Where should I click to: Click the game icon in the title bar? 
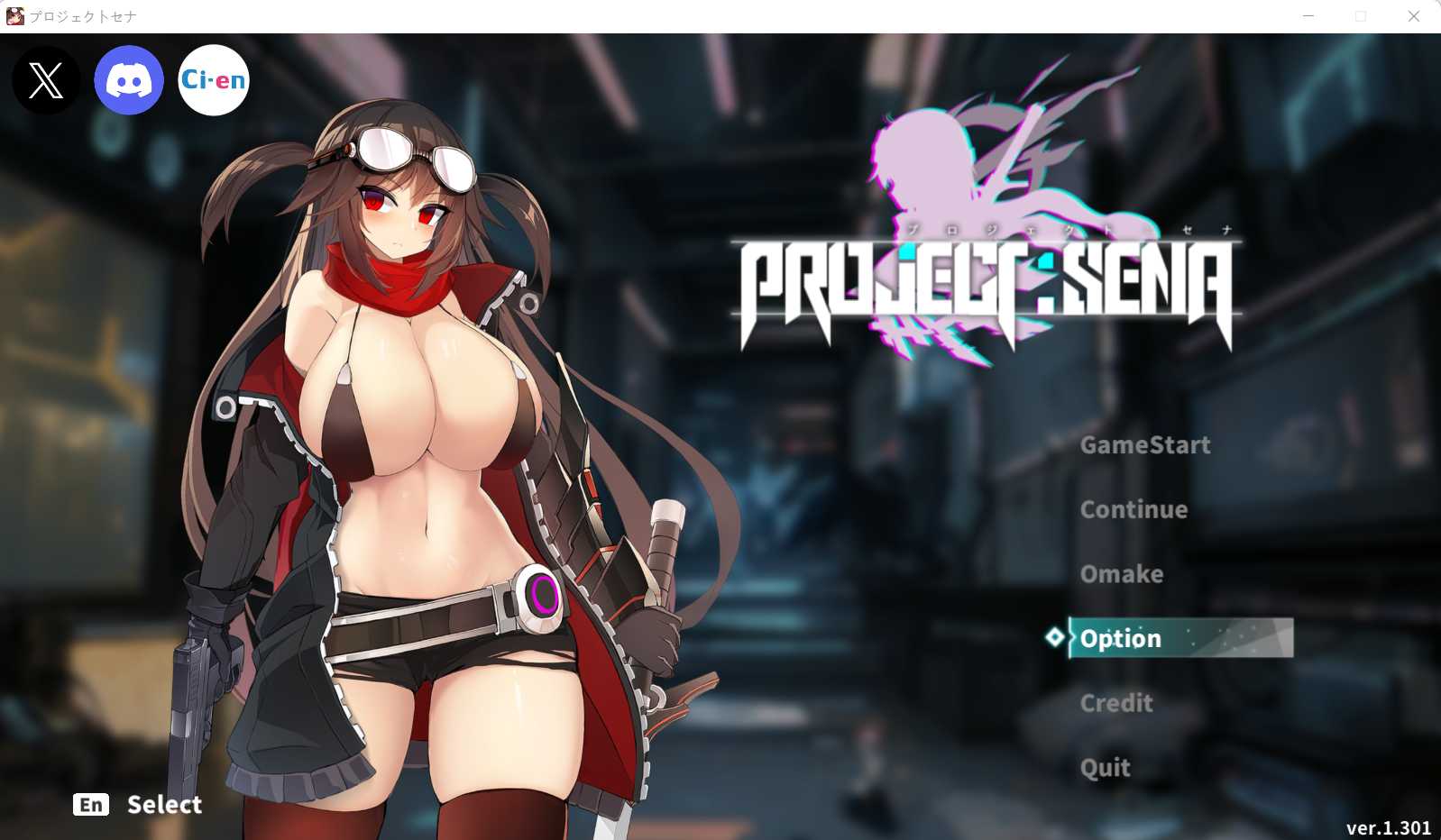click(14, 14)
